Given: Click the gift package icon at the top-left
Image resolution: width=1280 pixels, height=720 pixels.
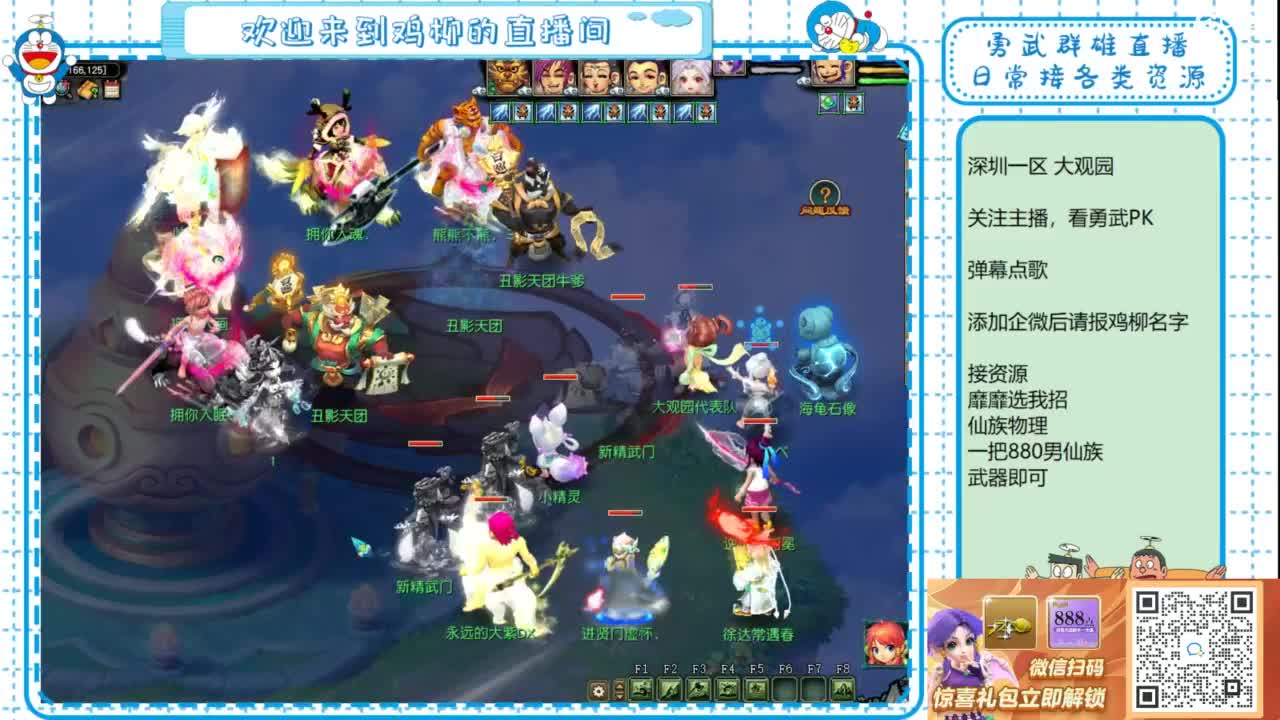Looking at the screenshot, I should pyautogui.click(x=87, y=89).
